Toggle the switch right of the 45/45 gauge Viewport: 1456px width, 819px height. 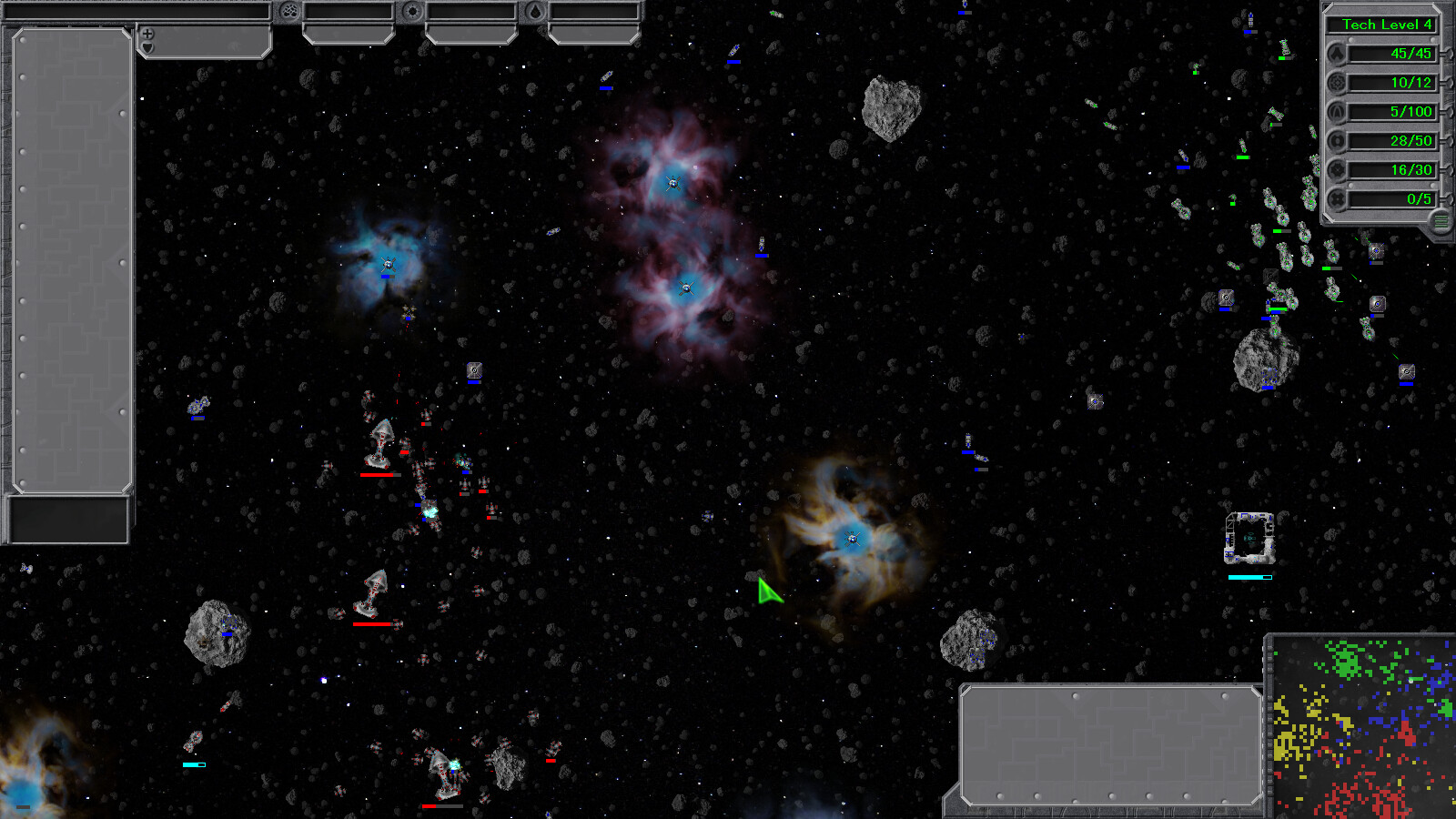1447,54
